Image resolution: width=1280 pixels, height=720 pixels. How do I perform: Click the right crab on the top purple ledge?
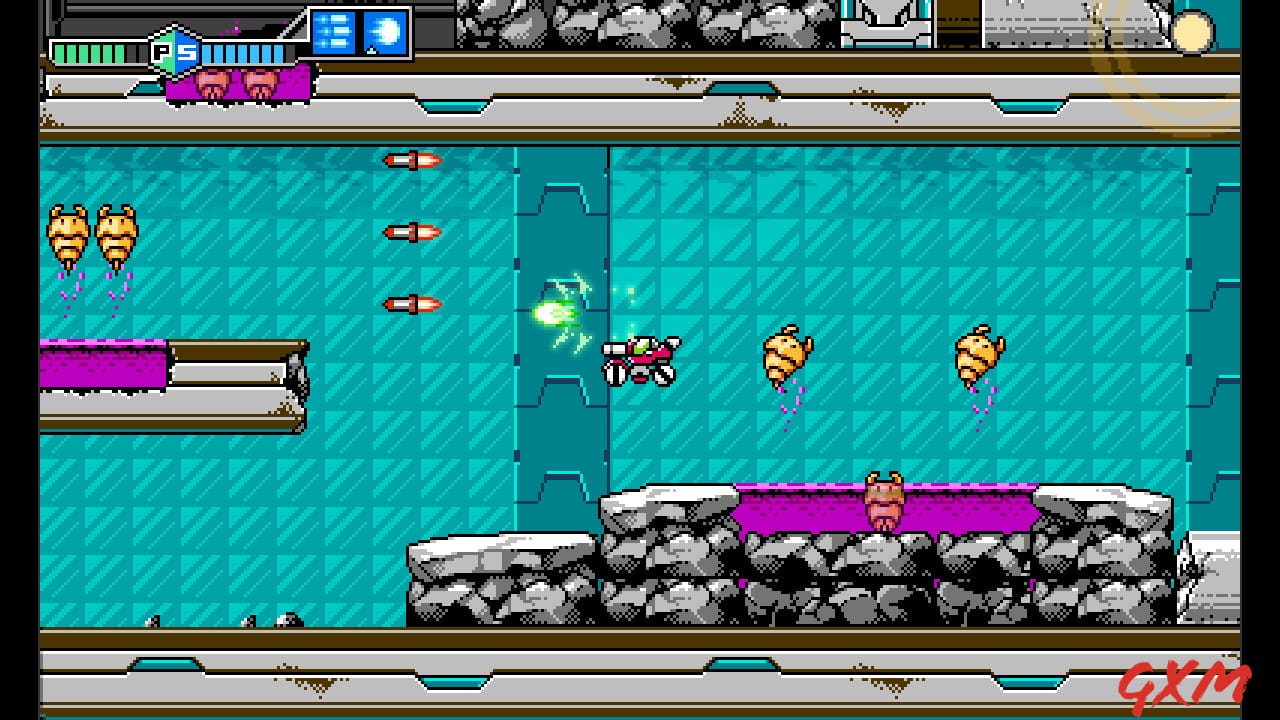tap(258, 80)
